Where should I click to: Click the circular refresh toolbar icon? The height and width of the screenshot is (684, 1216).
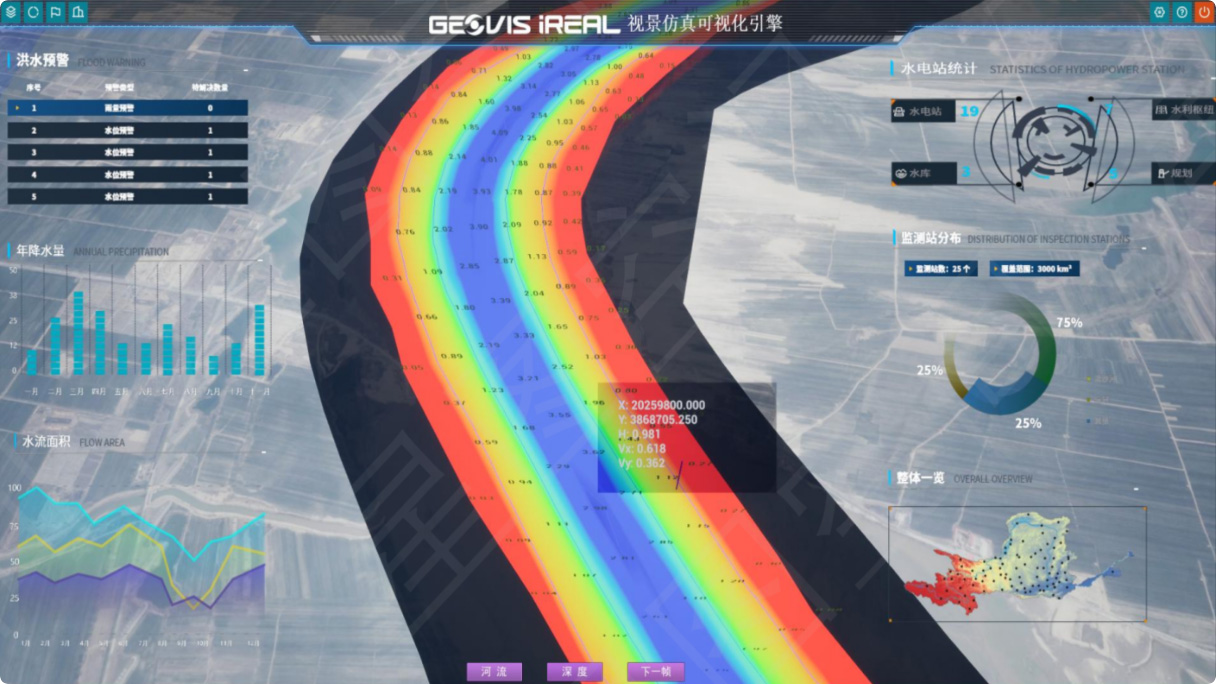(33, 13)
